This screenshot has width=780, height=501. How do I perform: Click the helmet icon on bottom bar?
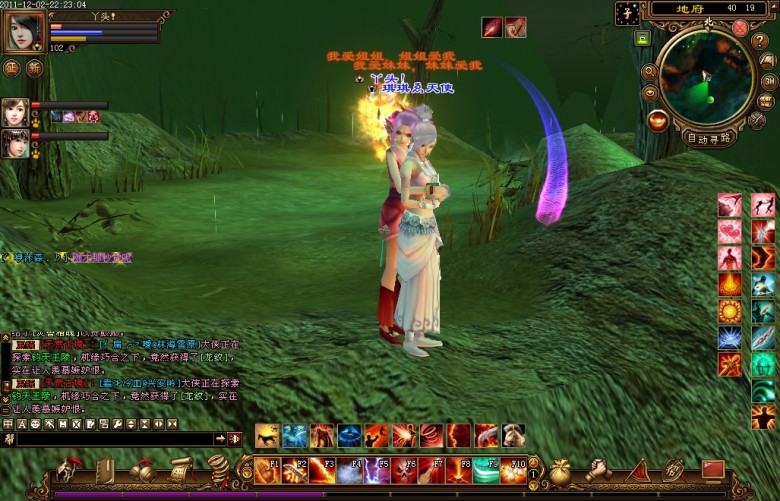tap(68, 468)
